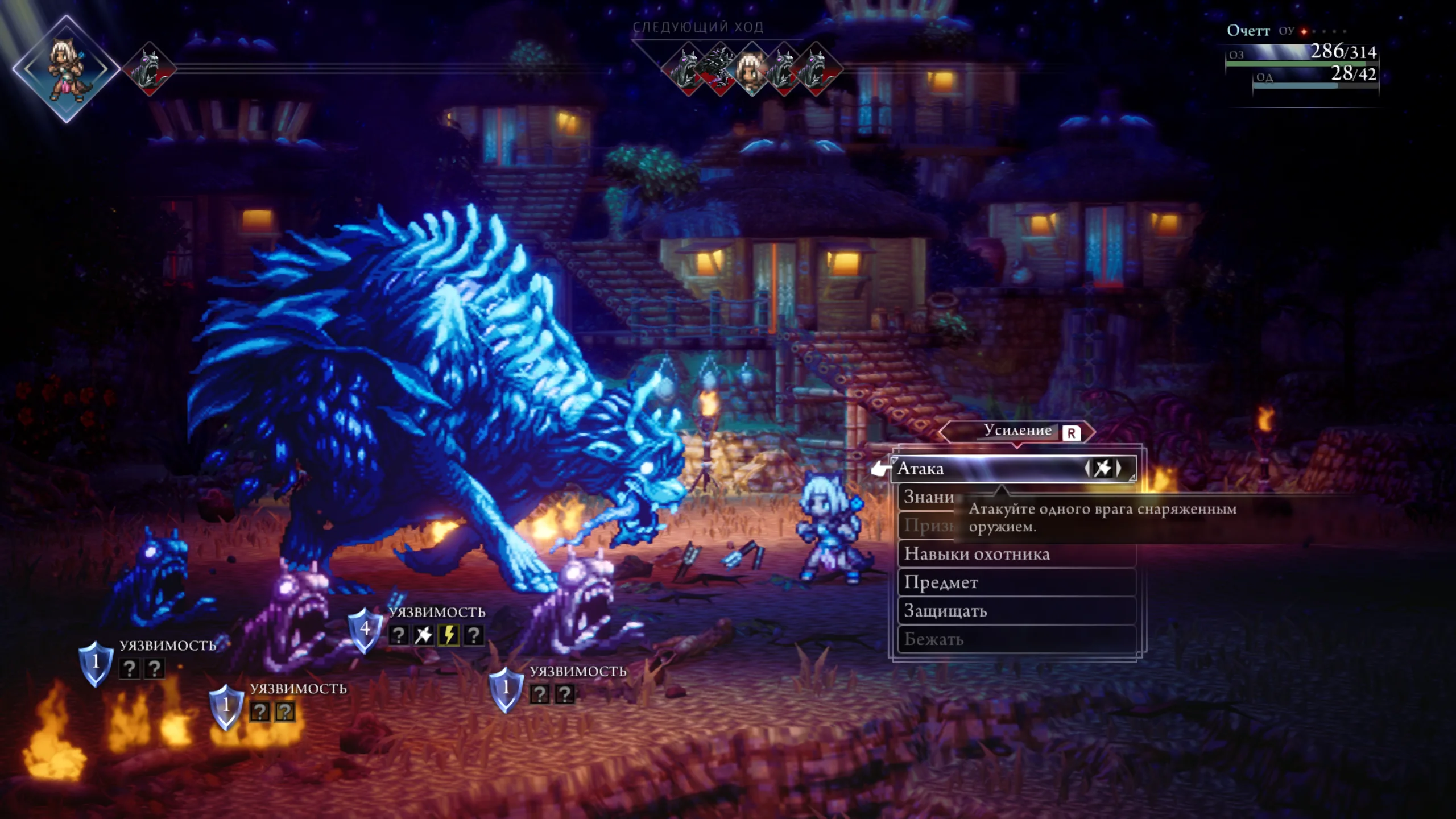The height and width of the screenshot is (819, 1456).
Task: Select Ochette's active turn portrait
Action: 66,69
